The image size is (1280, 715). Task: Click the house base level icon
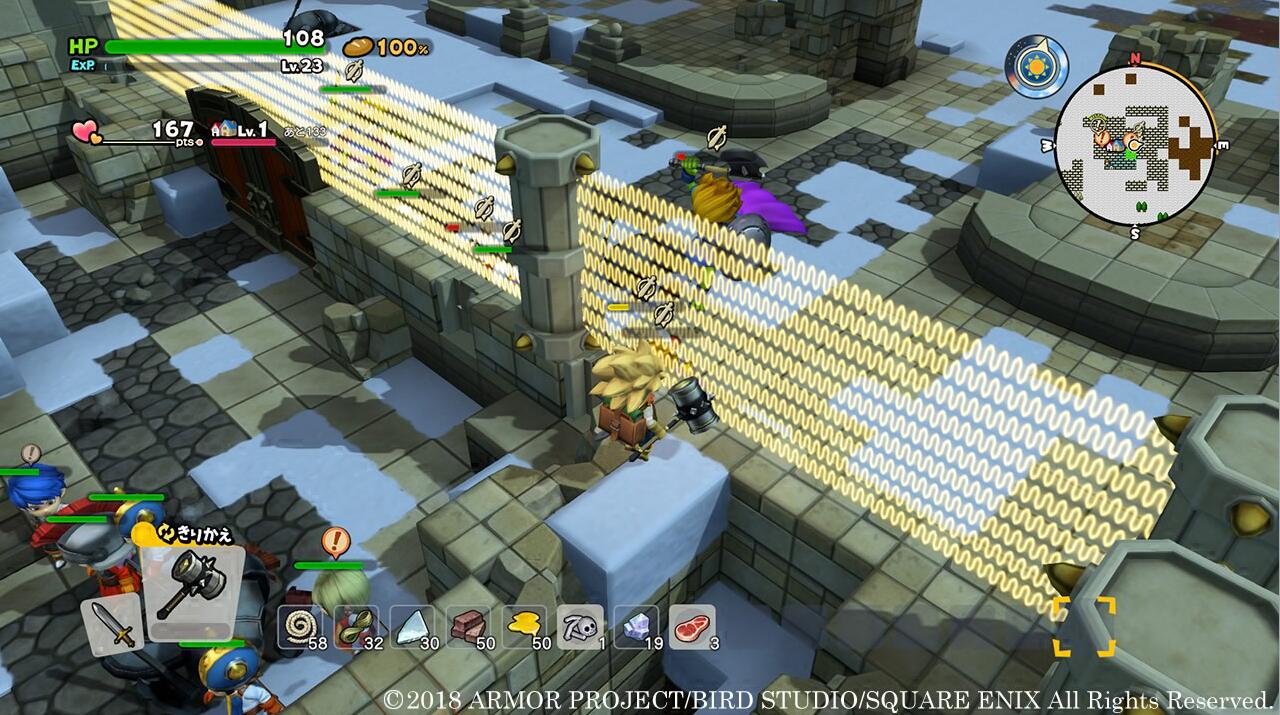coord(222,130)
